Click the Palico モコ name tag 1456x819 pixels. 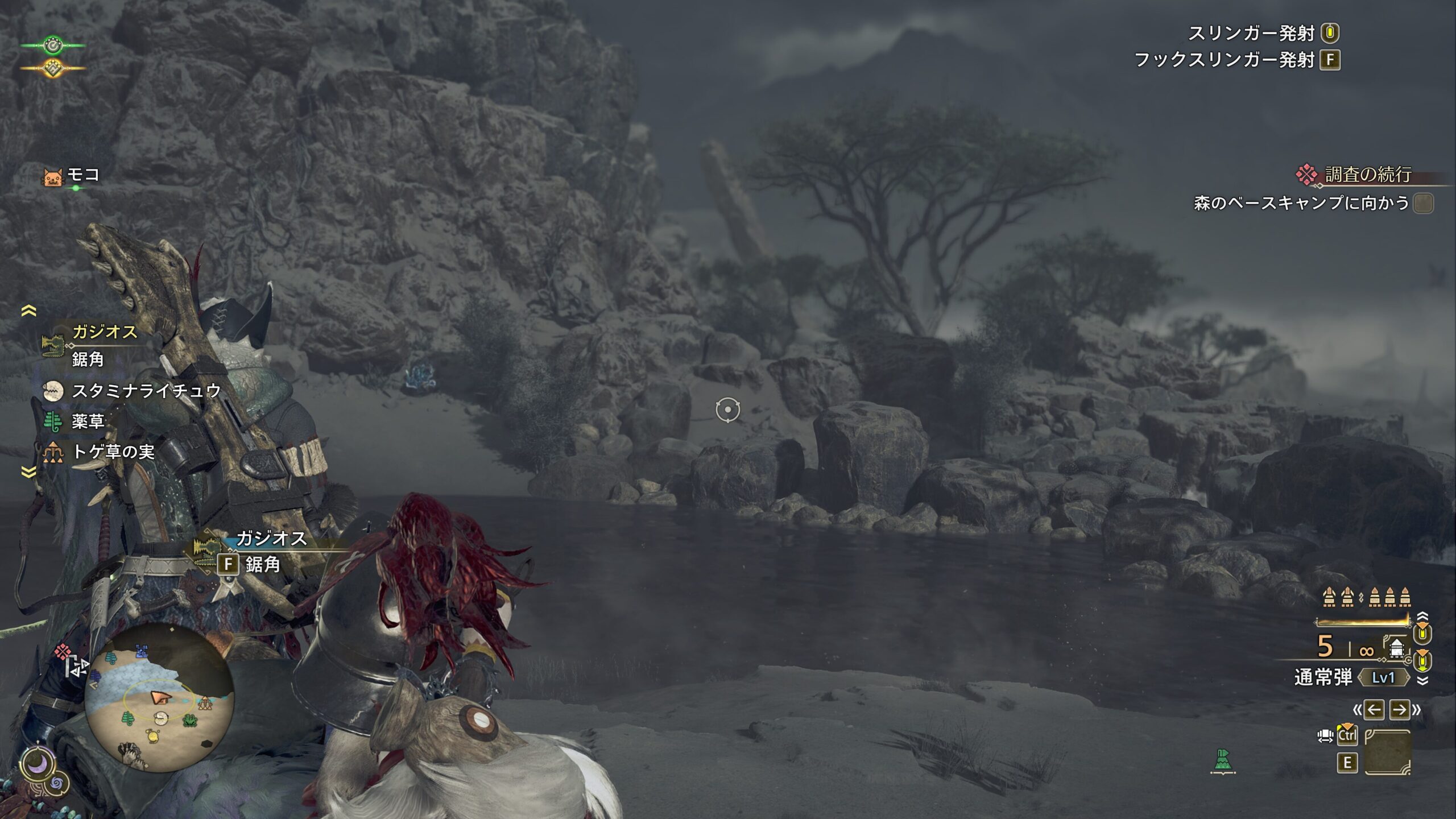point(82,175)
